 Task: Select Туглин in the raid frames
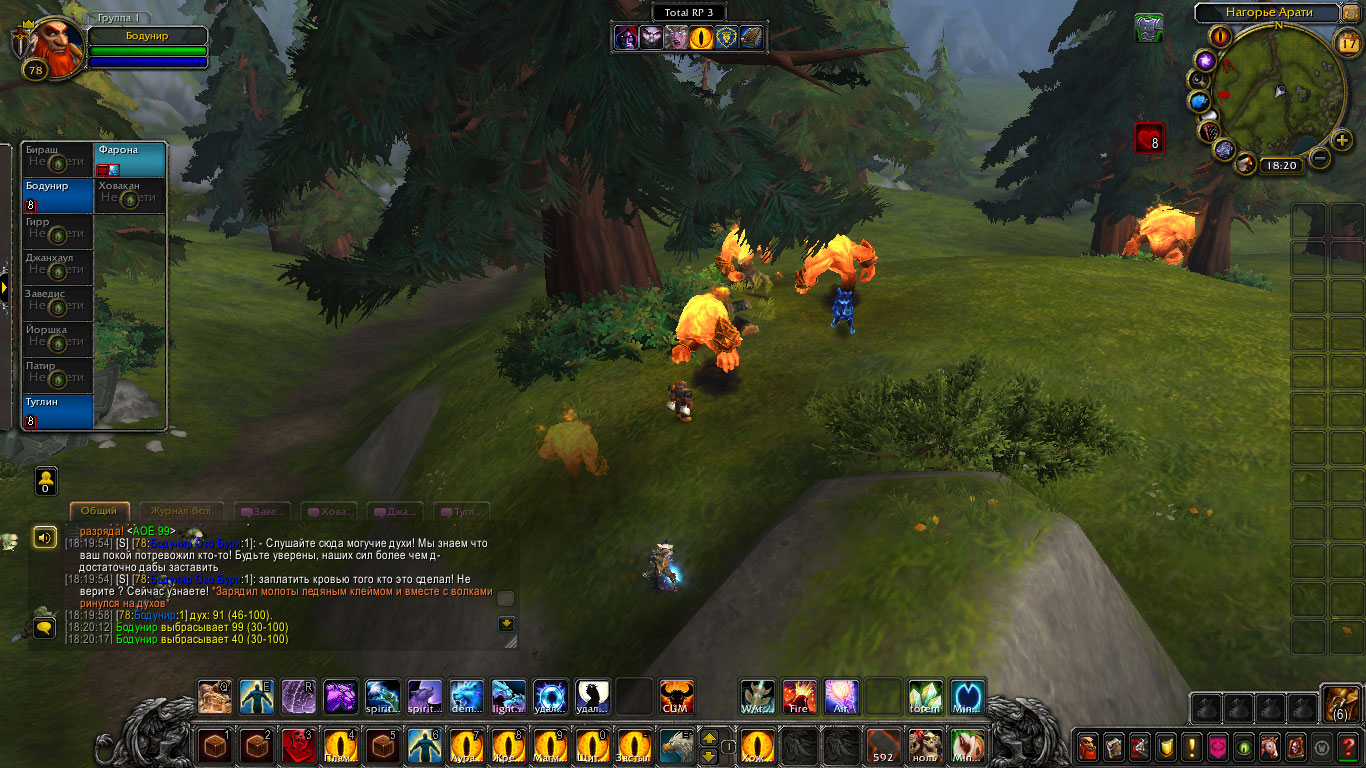click(58, 412)
